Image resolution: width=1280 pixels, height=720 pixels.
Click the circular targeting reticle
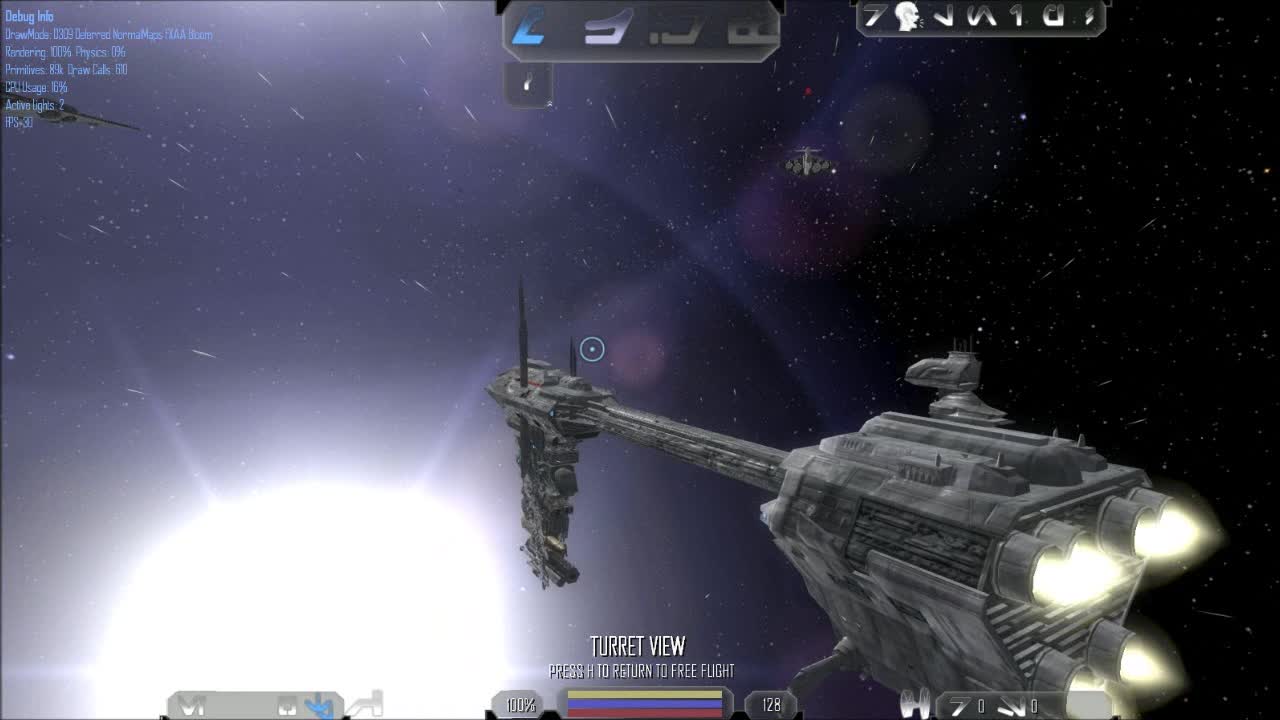pos(590,349)
